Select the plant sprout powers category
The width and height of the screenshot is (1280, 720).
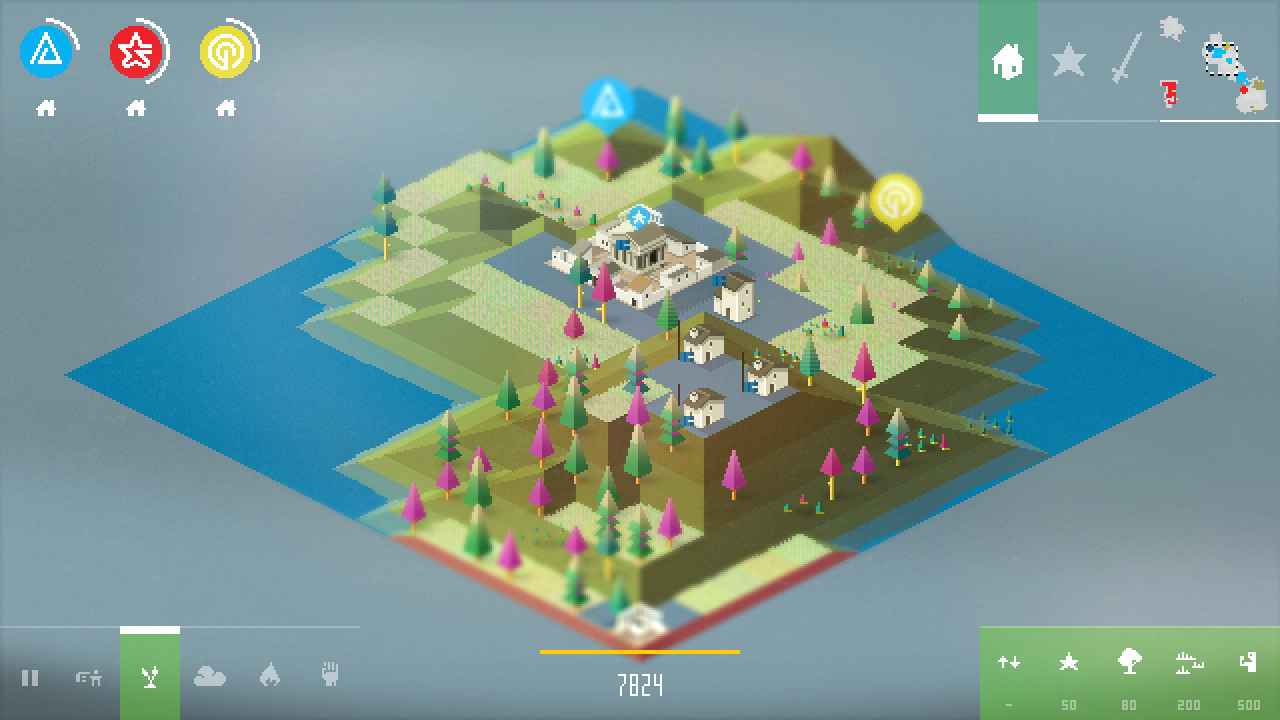150,678
